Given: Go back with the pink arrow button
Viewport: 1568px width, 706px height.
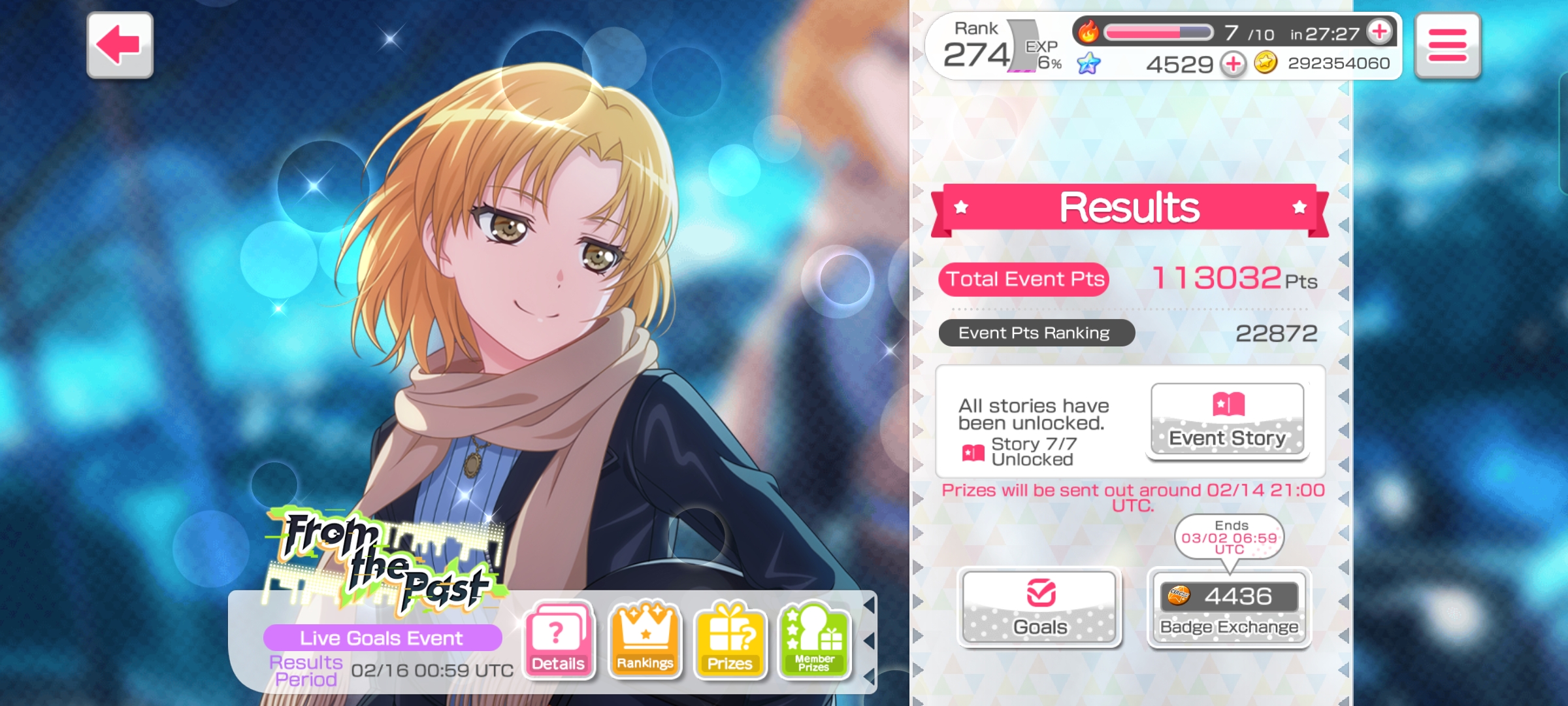Looking at the screenshot, I should (x=120, y=45).
